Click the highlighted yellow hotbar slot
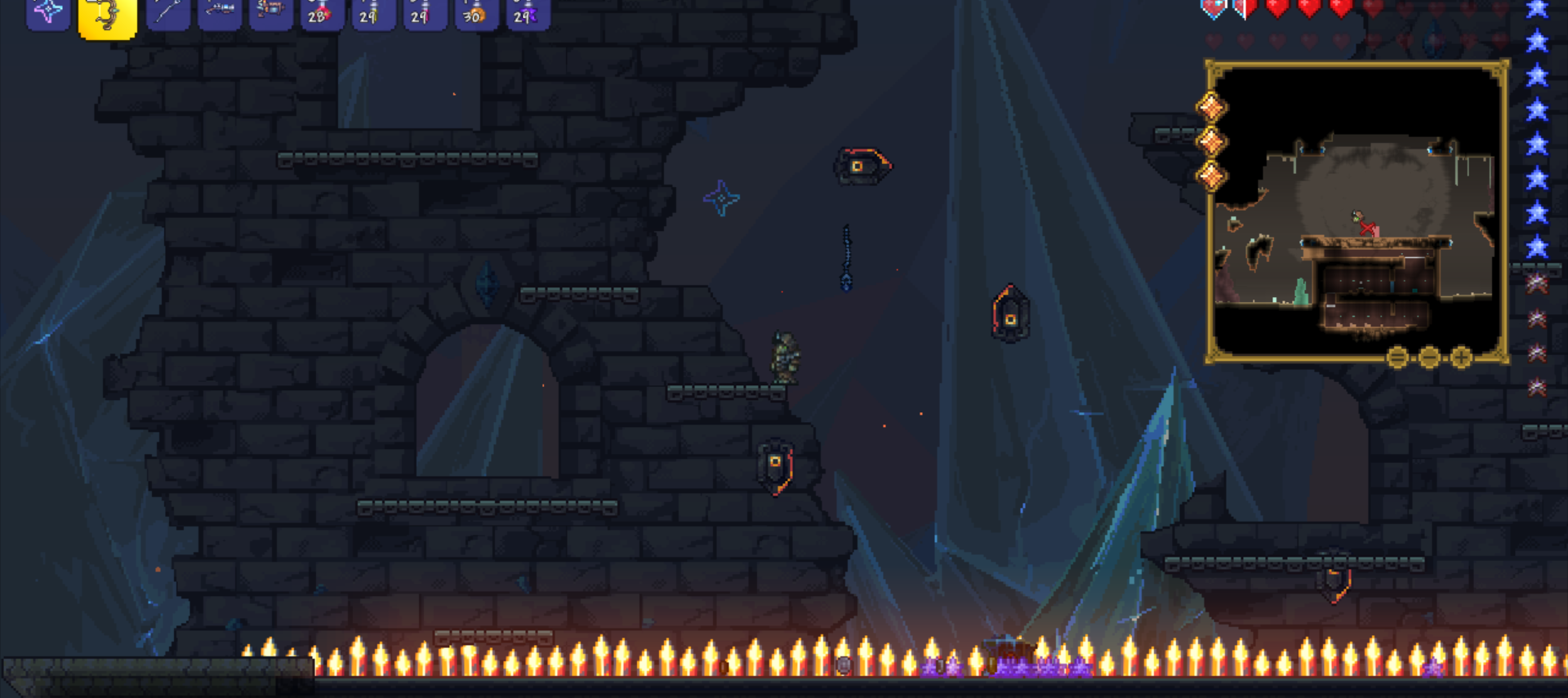 [107, 13]
